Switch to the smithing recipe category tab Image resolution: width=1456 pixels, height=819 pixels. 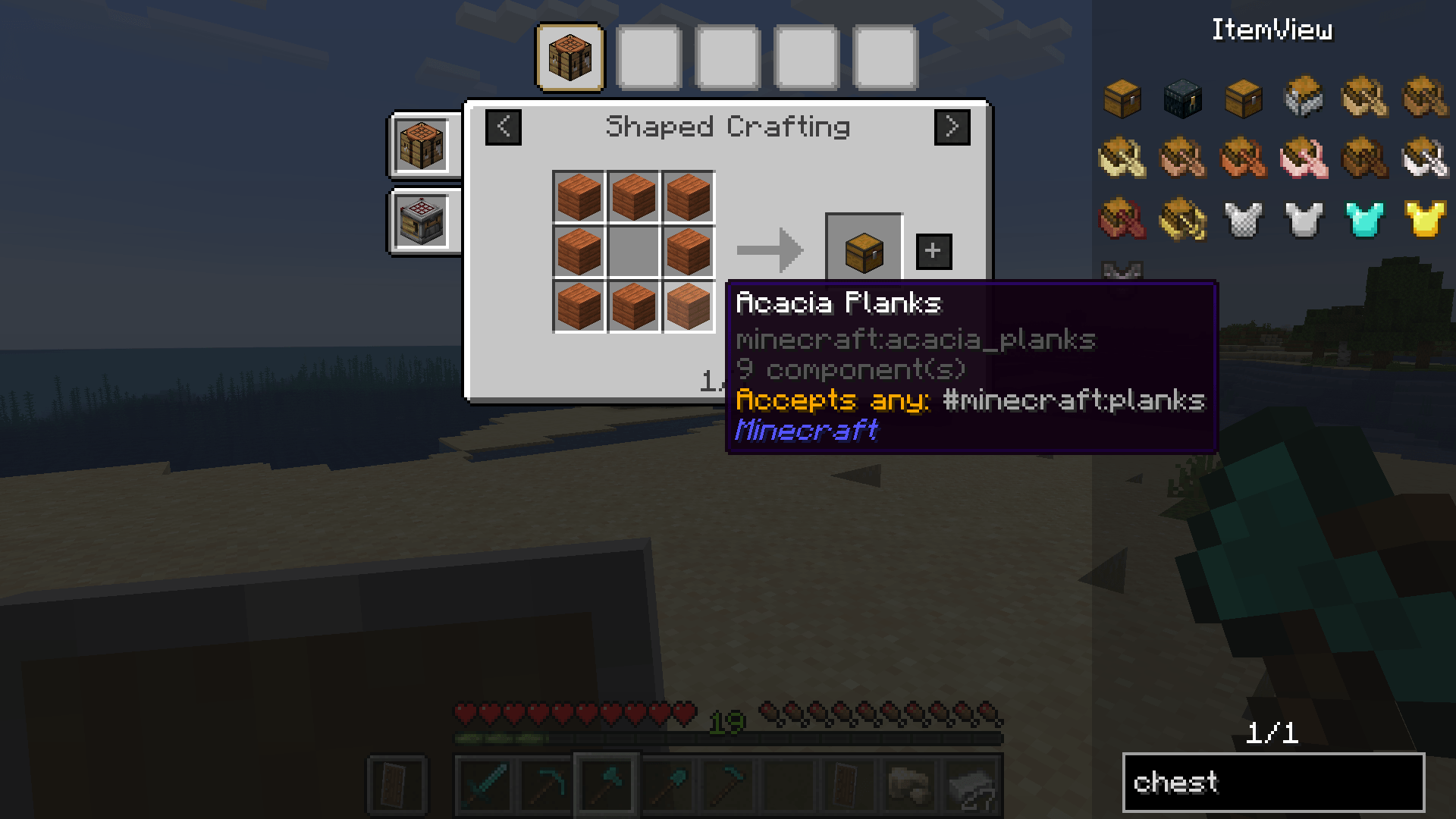click(422, 222)
